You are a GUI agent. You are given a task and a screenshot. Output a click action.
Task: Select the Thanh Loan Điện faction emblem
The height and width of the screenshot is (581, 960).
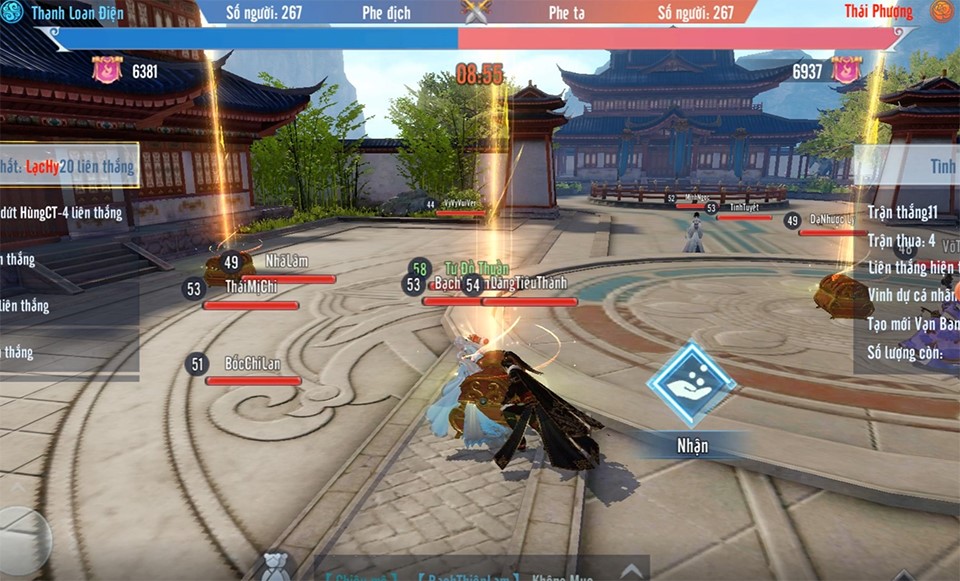click(12, 12)
